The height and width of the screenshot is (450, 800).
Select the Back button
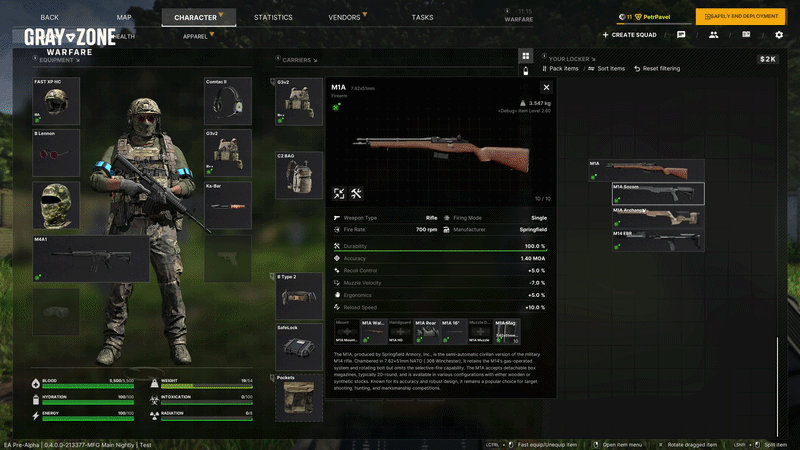click(x=50, y=17)
